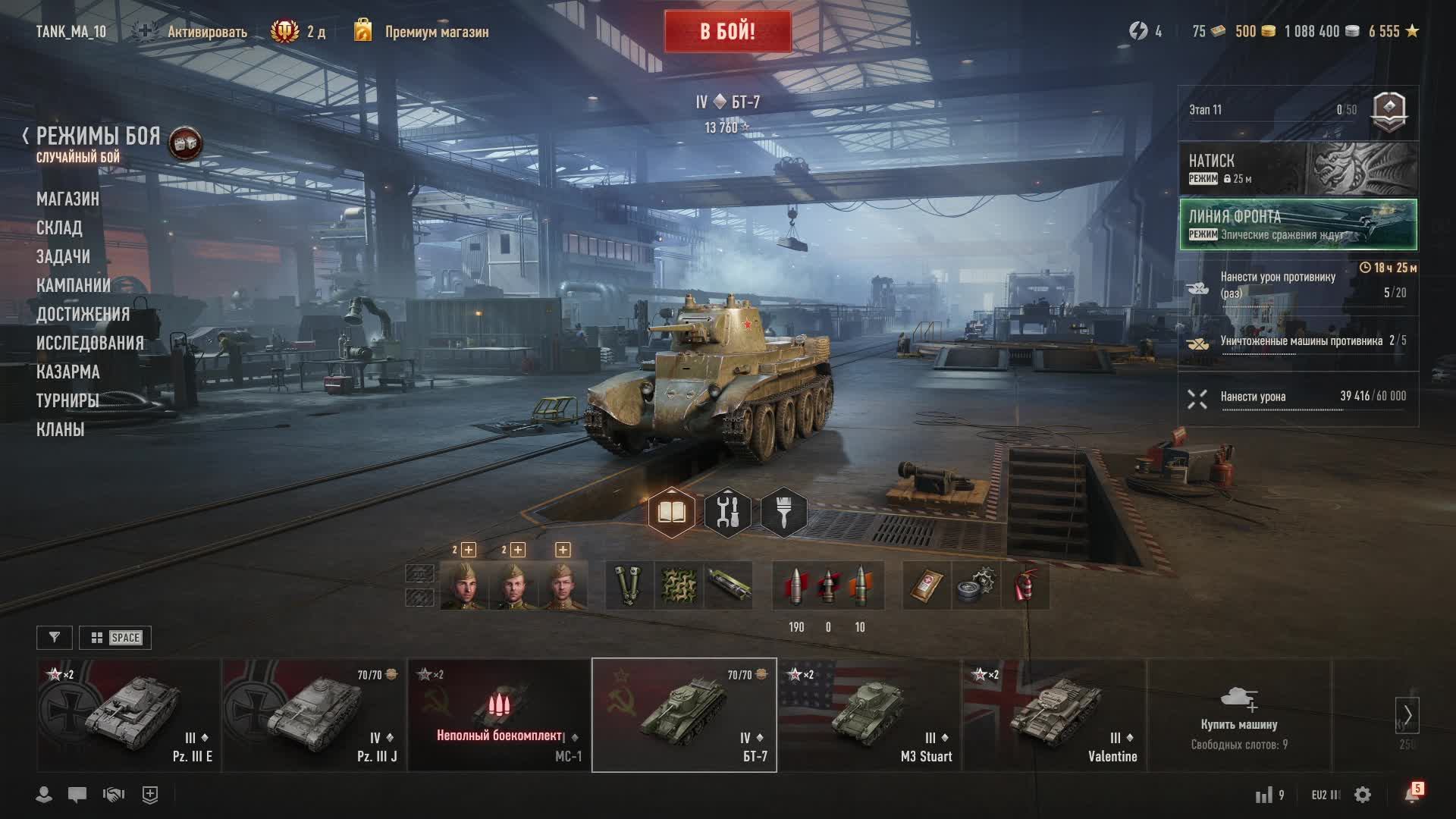Select the M3 Stuart tank card
1456x819 pixels.
coord(869,715)
